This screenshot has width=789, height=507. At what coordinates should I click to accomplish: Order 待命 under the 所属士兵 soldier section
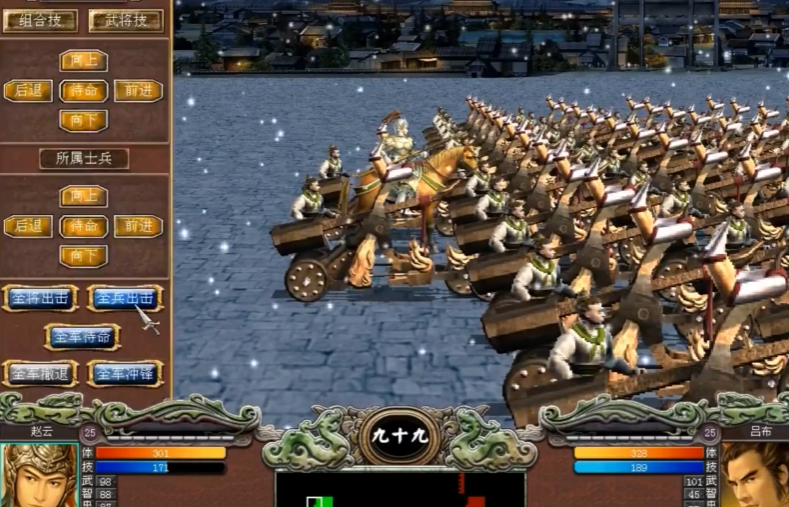[x=83, y=227]
